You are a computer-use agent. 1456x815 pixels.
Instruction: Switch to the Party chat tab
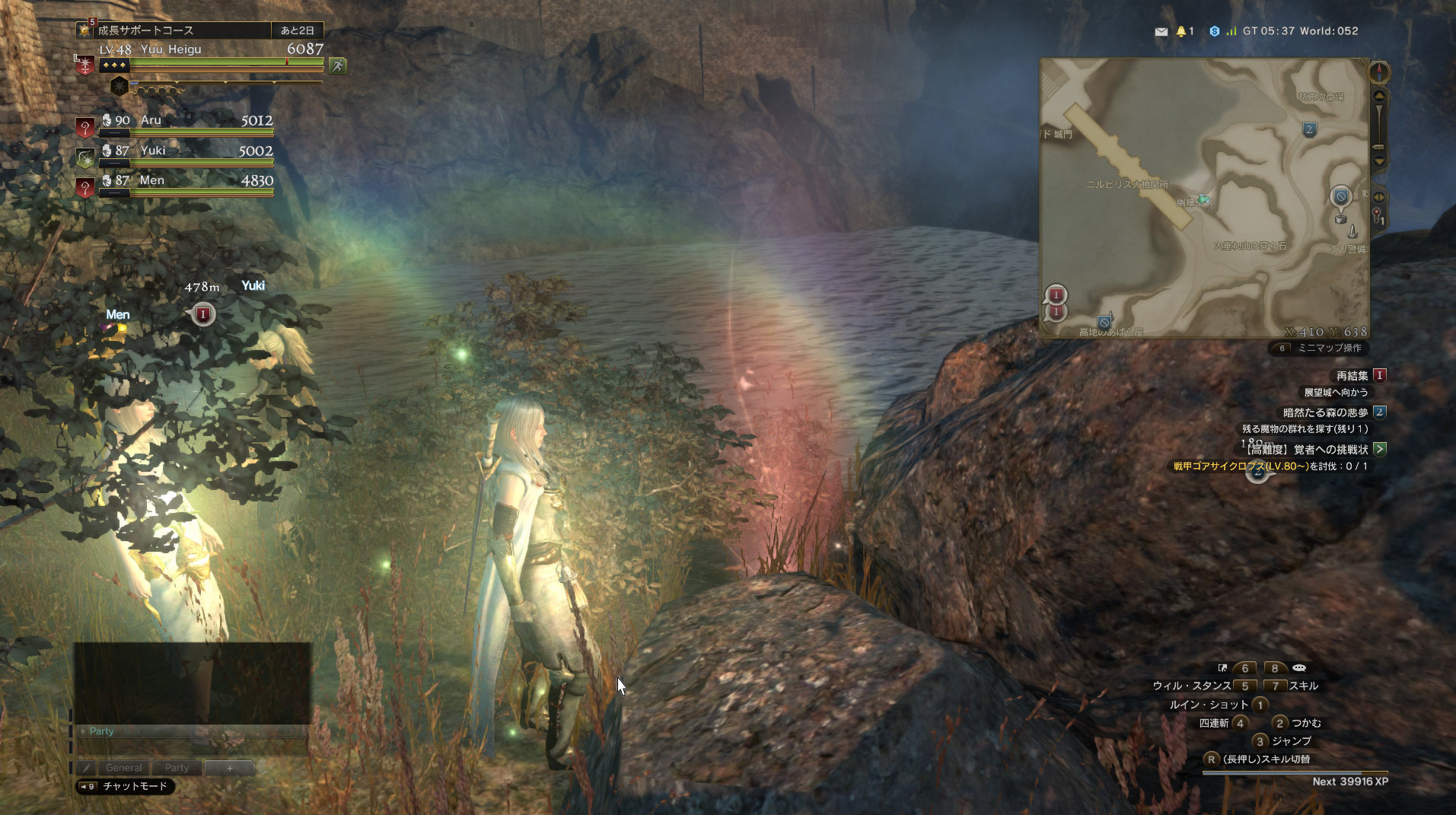point(177,768)
